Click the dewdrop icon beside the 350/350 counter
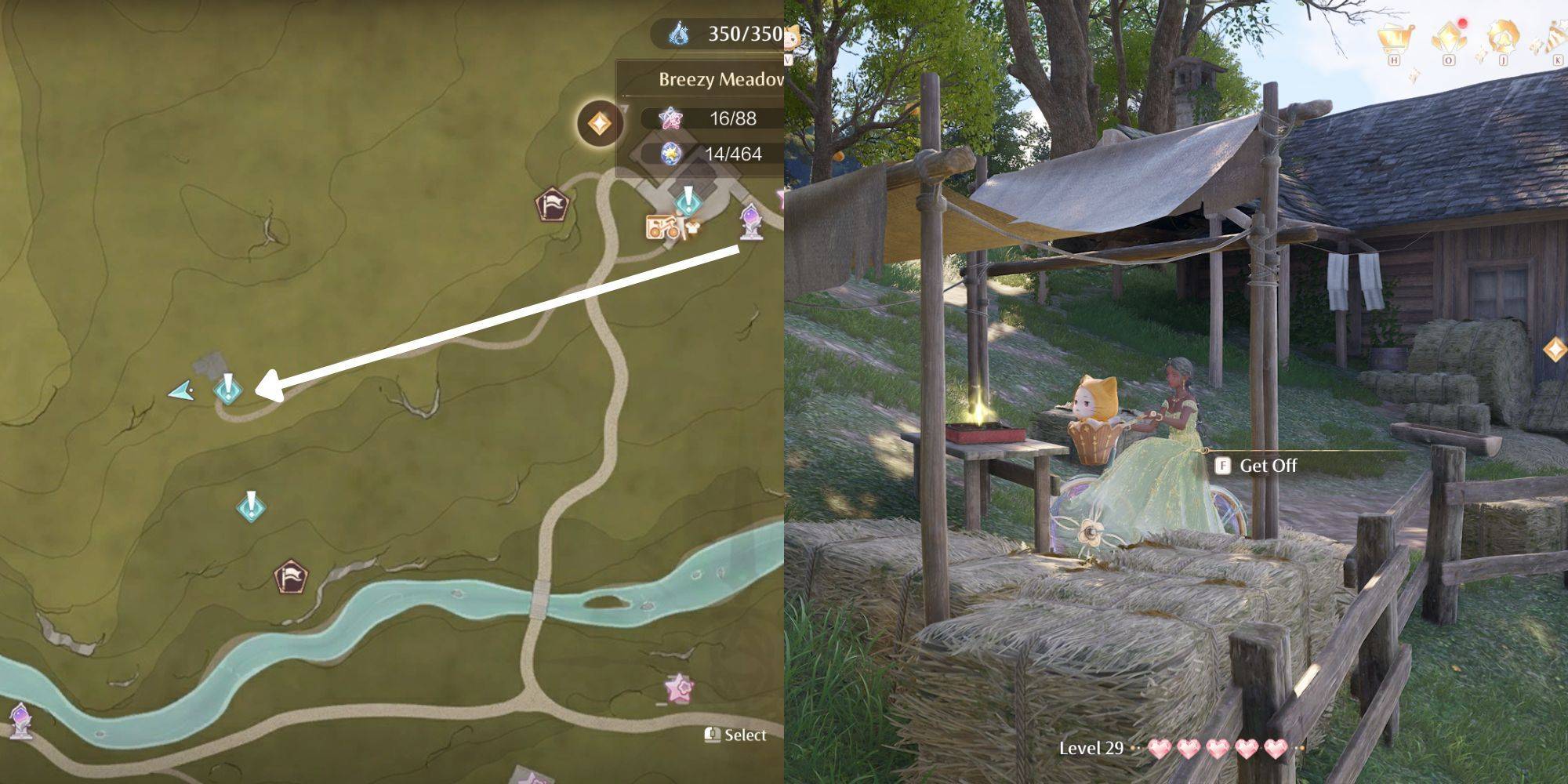 point(676,33)
